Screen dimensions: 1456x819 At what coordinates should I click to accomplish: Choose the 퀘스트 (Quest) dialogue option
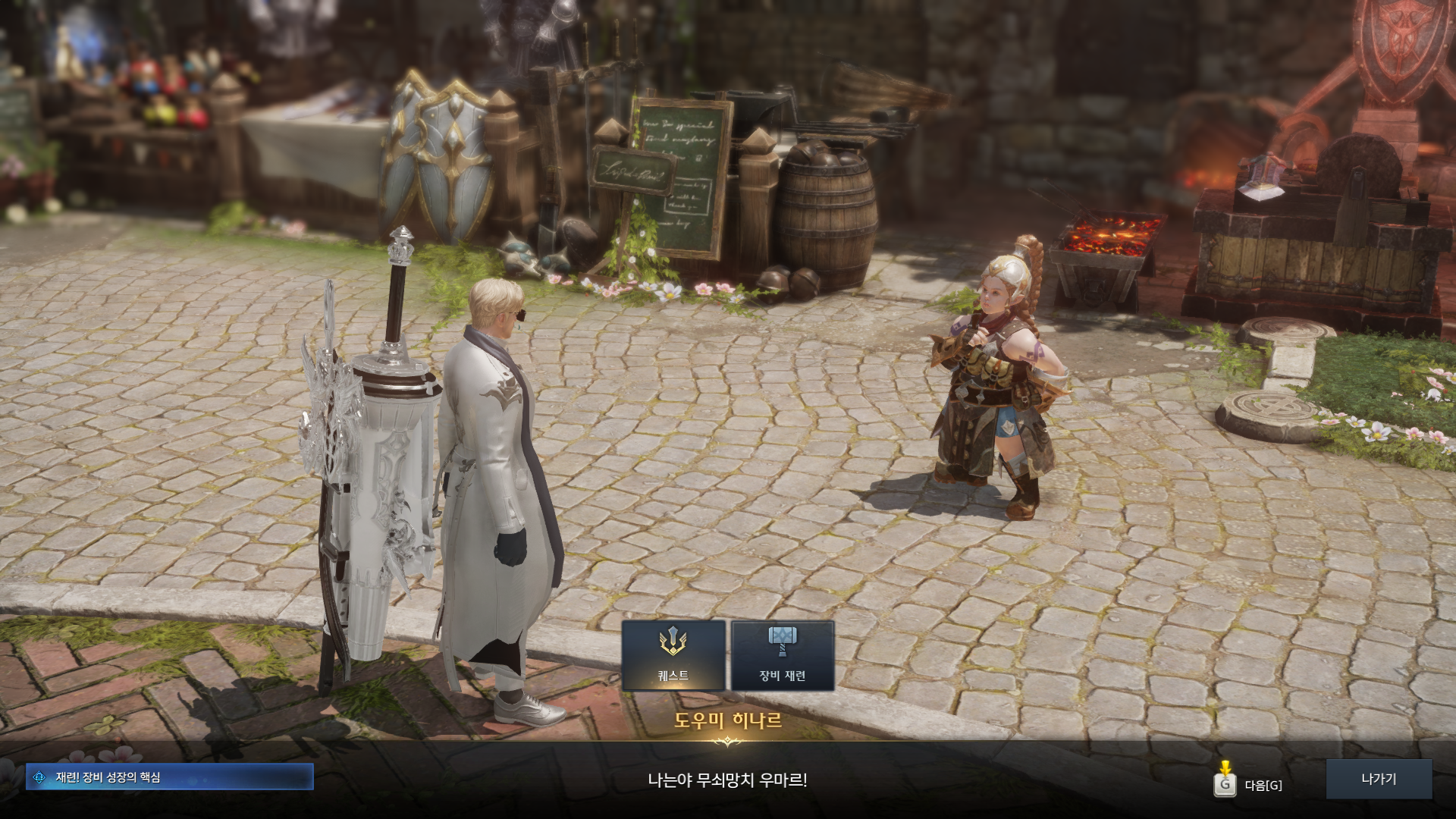673,655
